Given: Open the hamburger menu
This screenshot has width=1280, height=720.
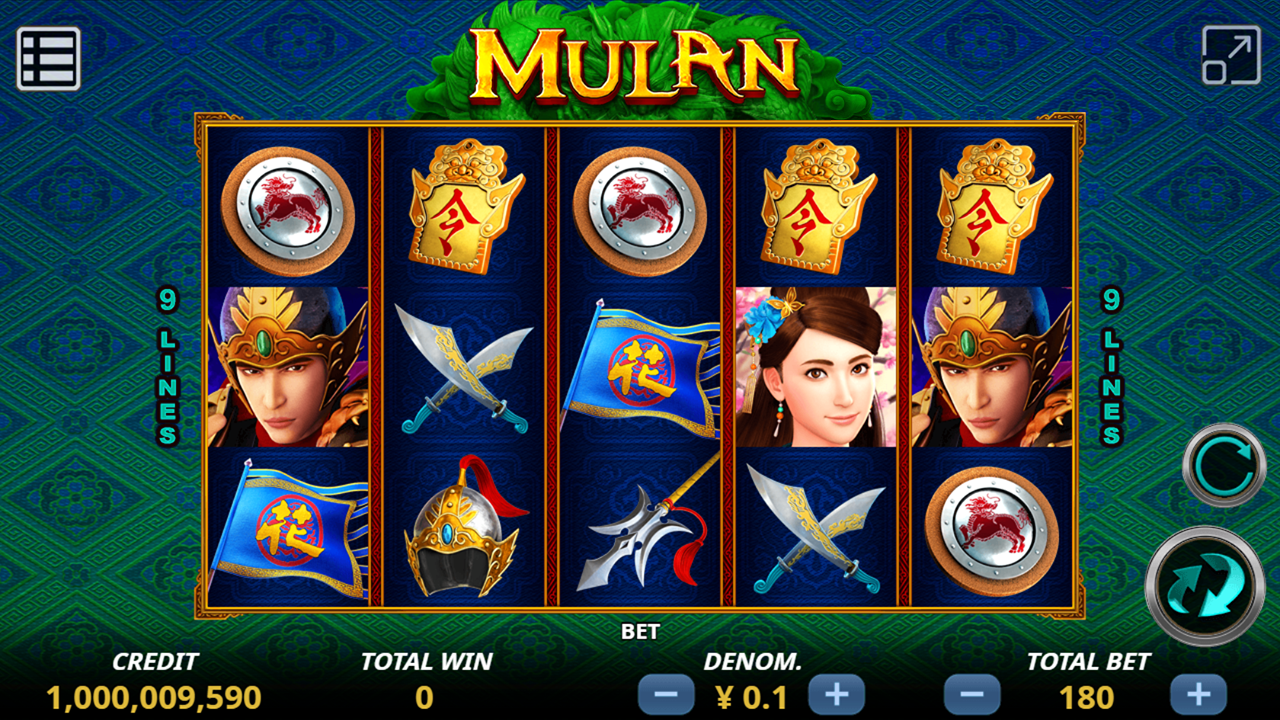Looking at the screenshot, I should coord(48,59).
